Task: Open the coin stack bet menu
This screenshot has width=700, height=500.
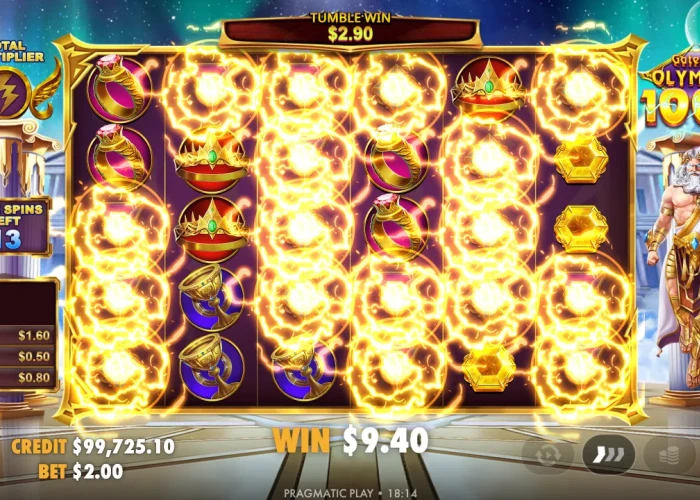Action: coord(671,453)
